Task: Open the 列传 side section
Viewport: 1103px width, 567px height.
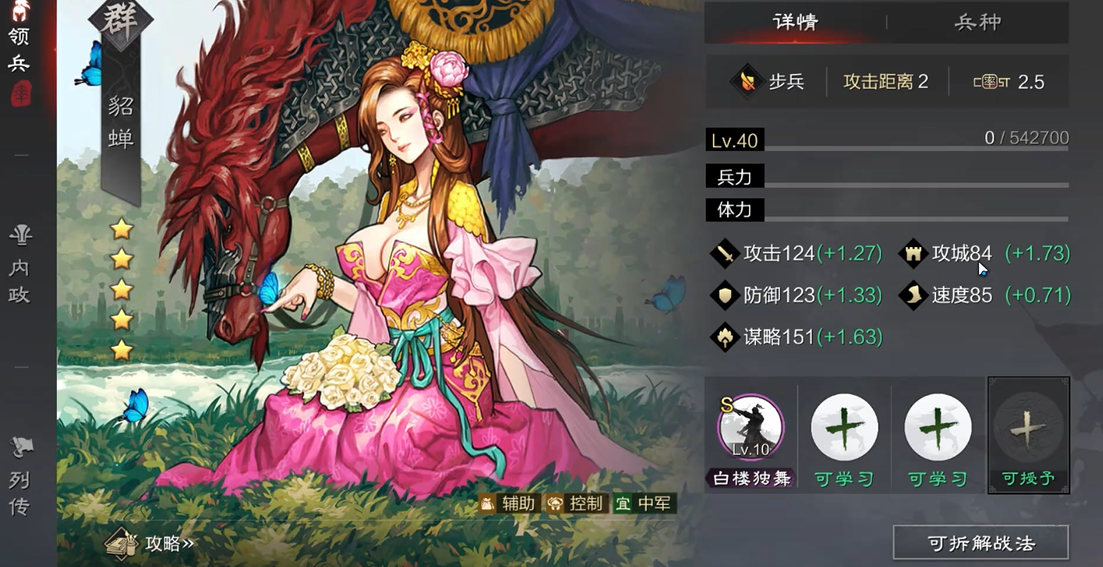Action: pos(20,478)
